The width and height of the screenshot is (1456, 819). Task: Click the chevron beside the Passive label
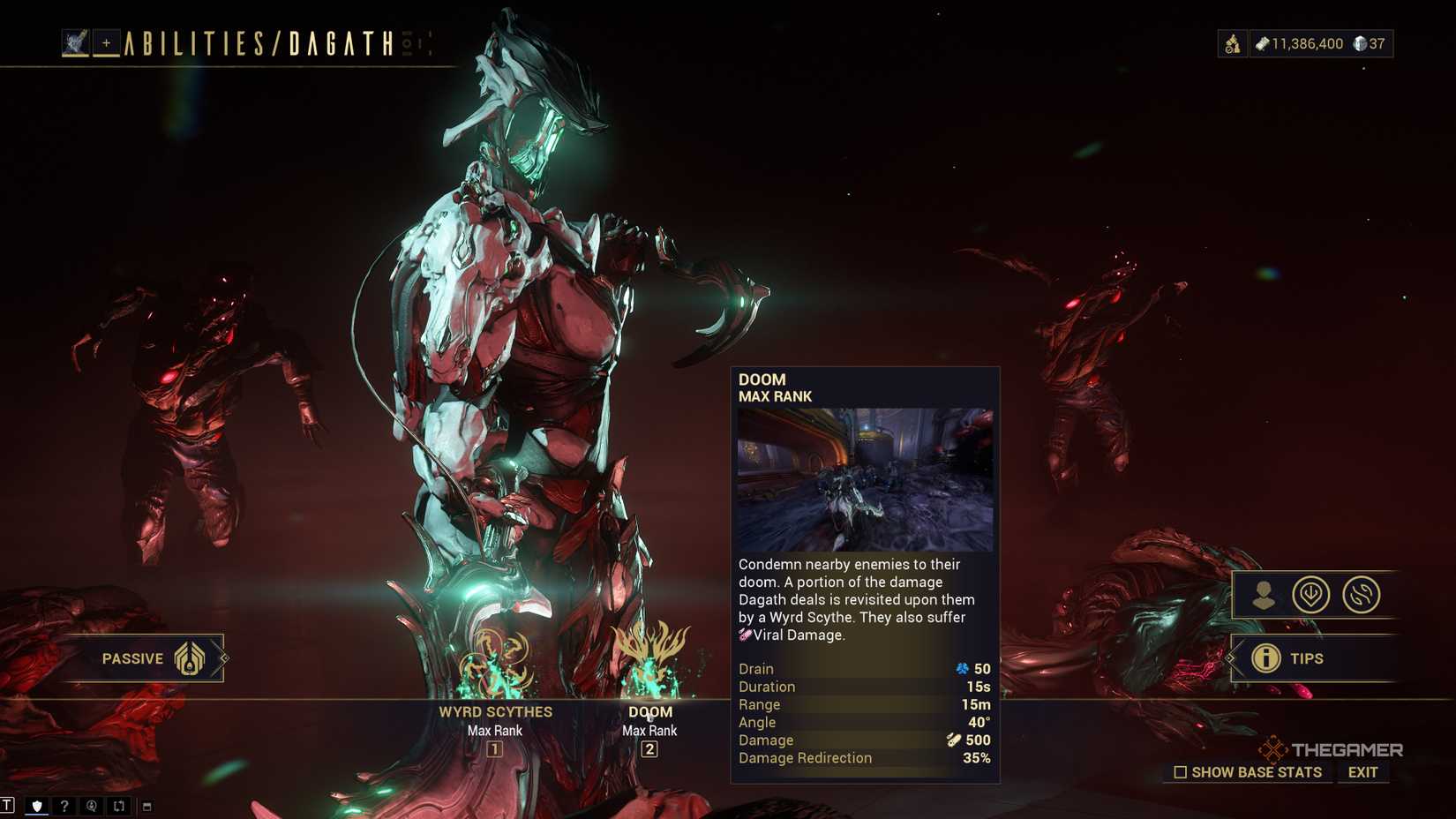[x=228, y=657]
